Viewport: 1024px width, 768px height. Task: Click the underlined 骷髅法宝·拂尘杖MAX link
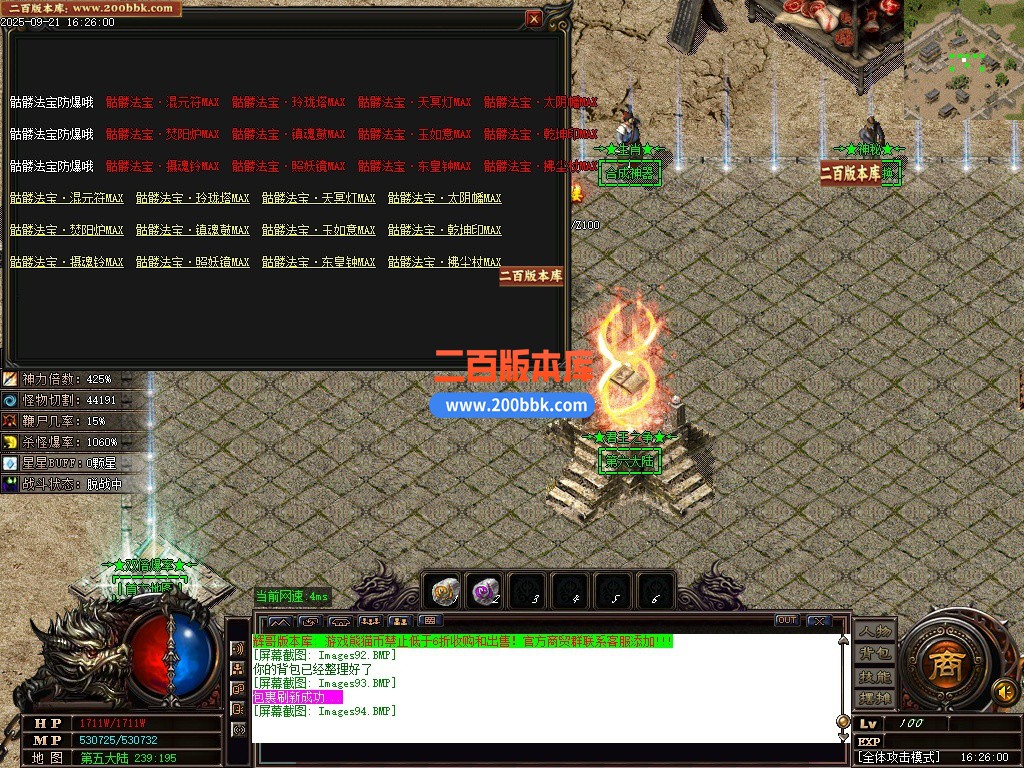pos(445,262)
